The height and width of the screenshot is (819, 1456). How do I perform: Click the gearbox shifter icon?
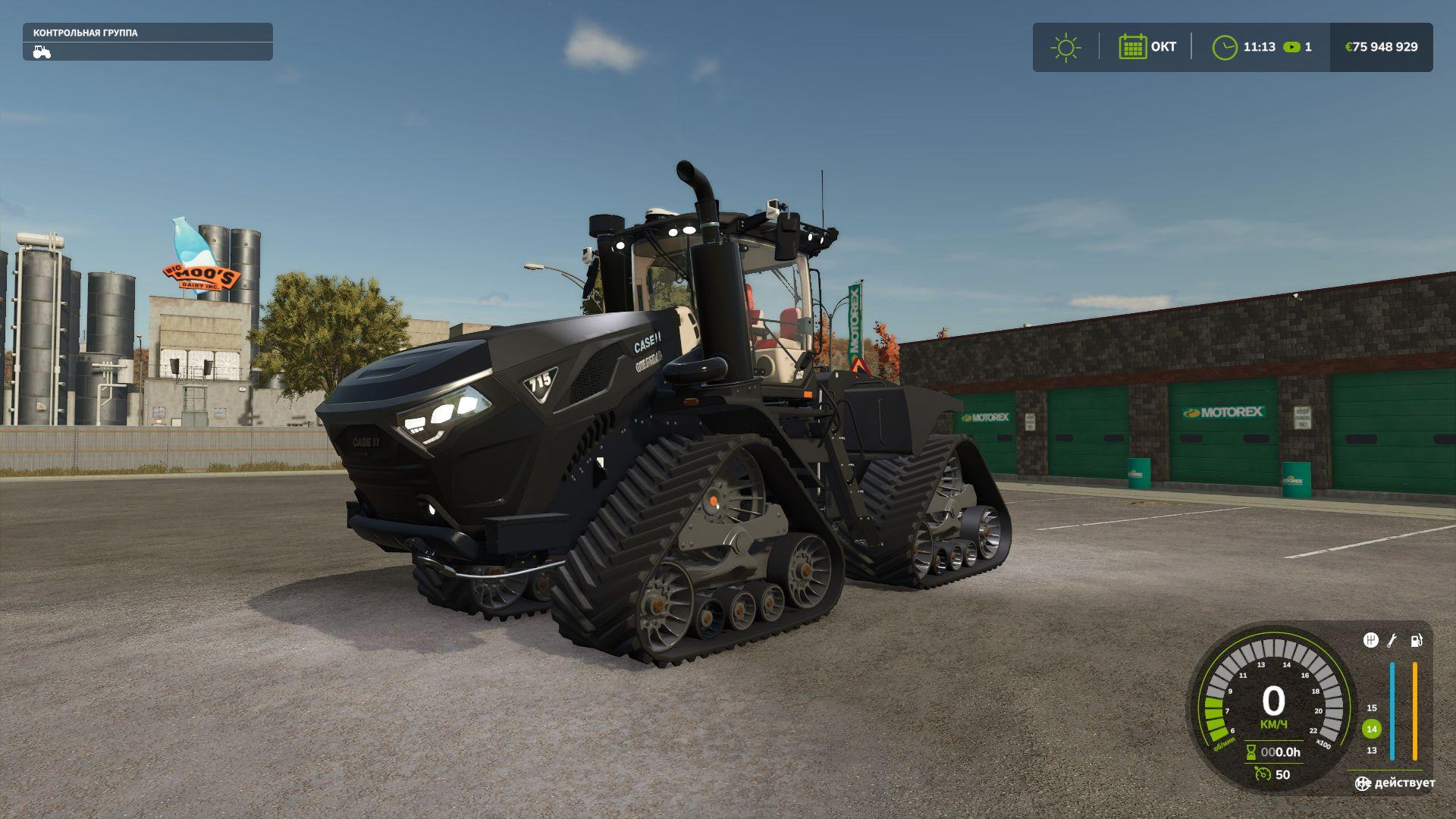point(1370,641)
